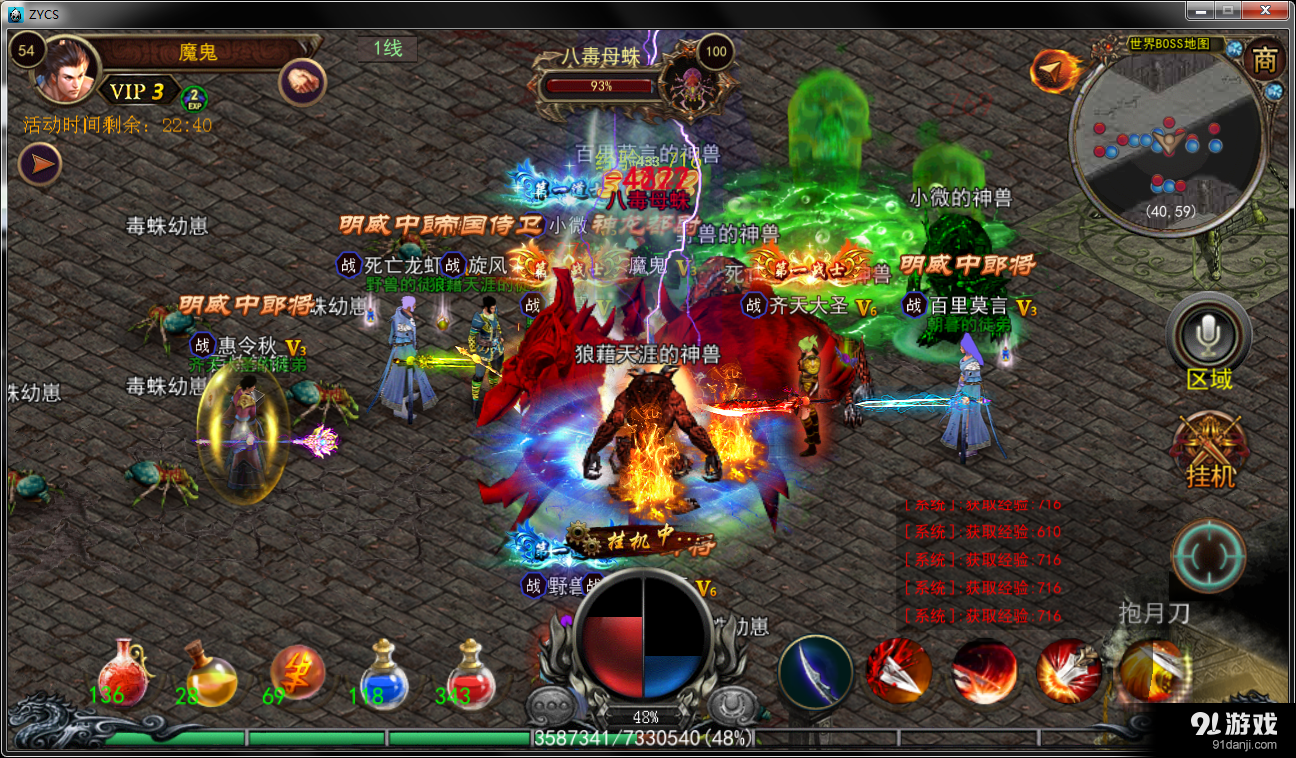Click the flaming arrow button beside the minimap
1296x758 pixels.
[1054, 70]
